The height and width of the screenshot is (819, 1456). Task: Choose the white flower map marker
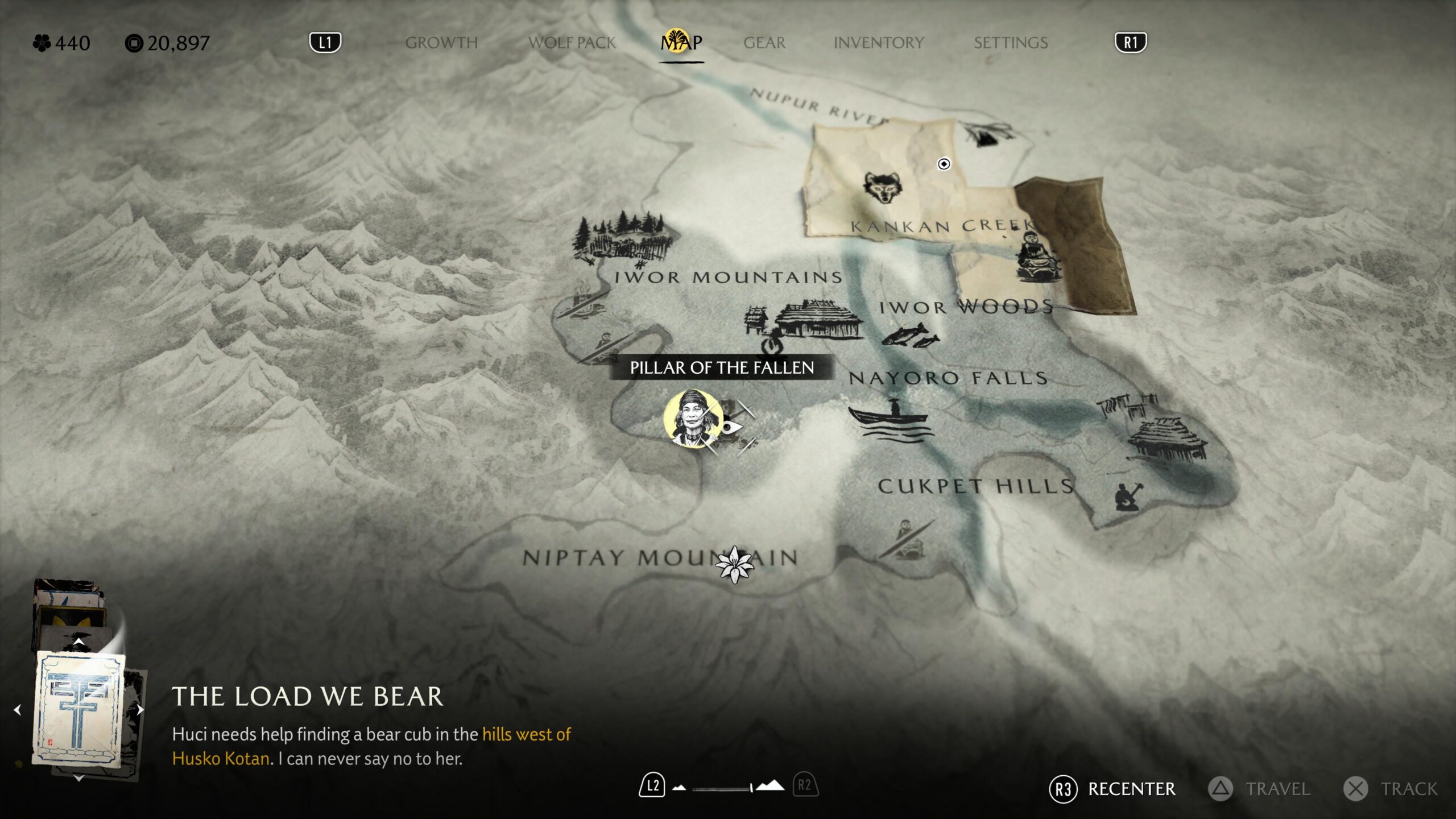click(x=734, y=564)
